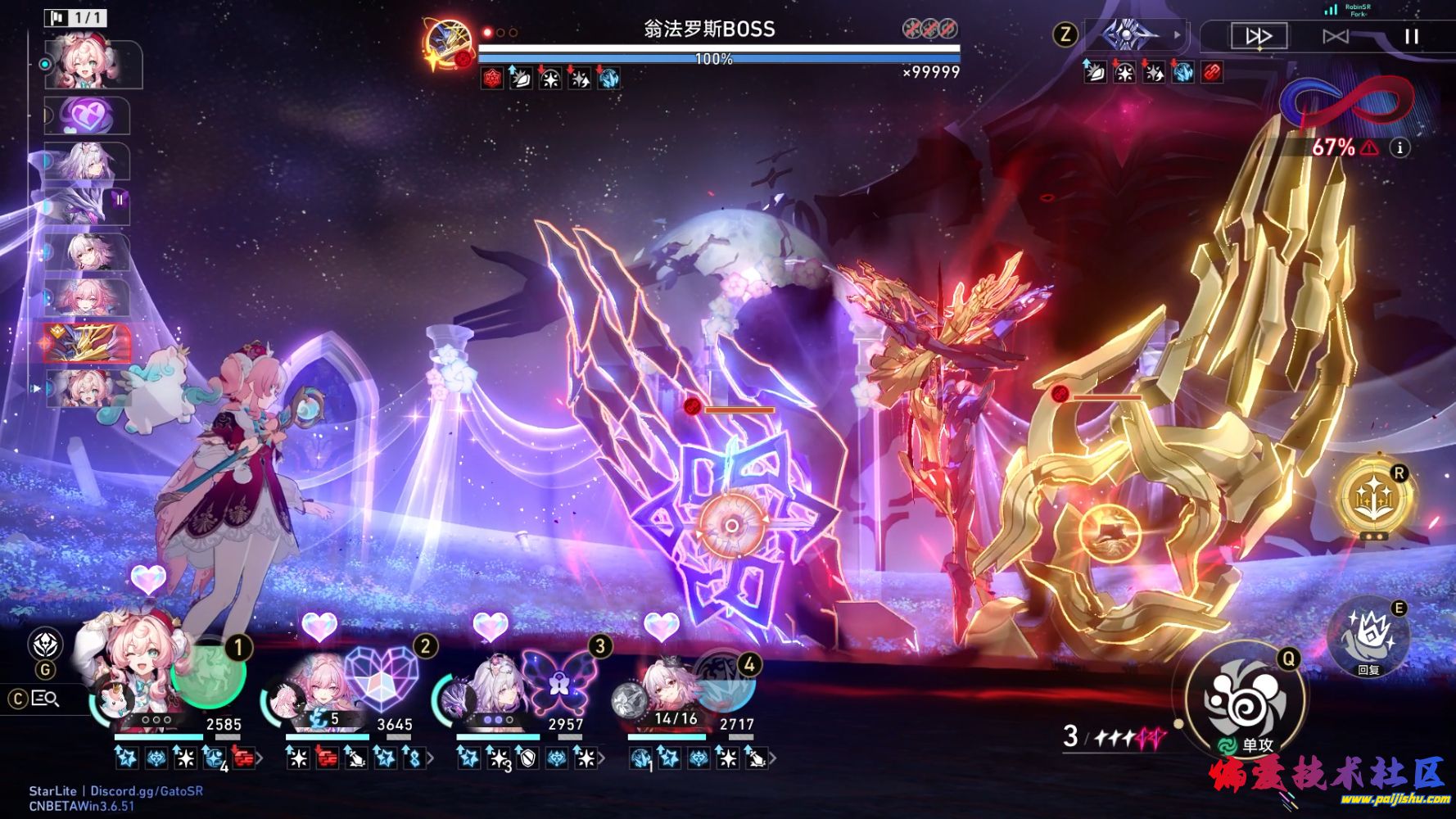
Task: Expand character one's buff list
Action: pyautogui.click(x=260, y=759)
